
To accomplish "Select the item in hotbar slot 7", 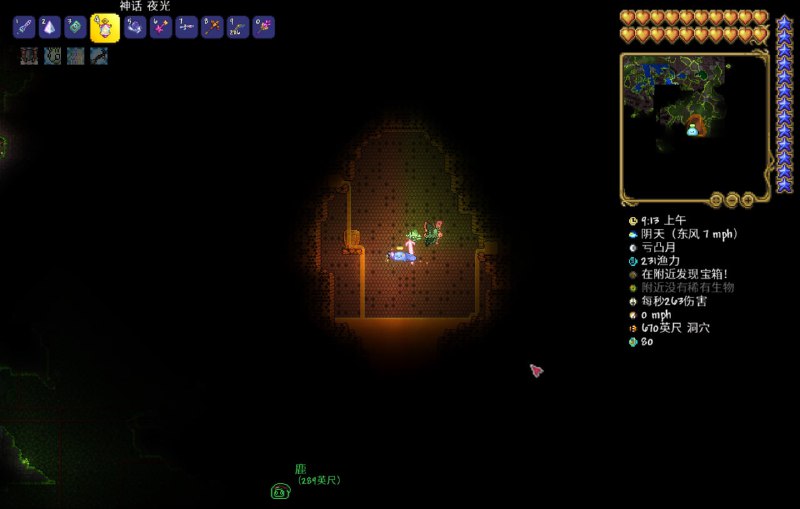I will click(x=186, y=28).
